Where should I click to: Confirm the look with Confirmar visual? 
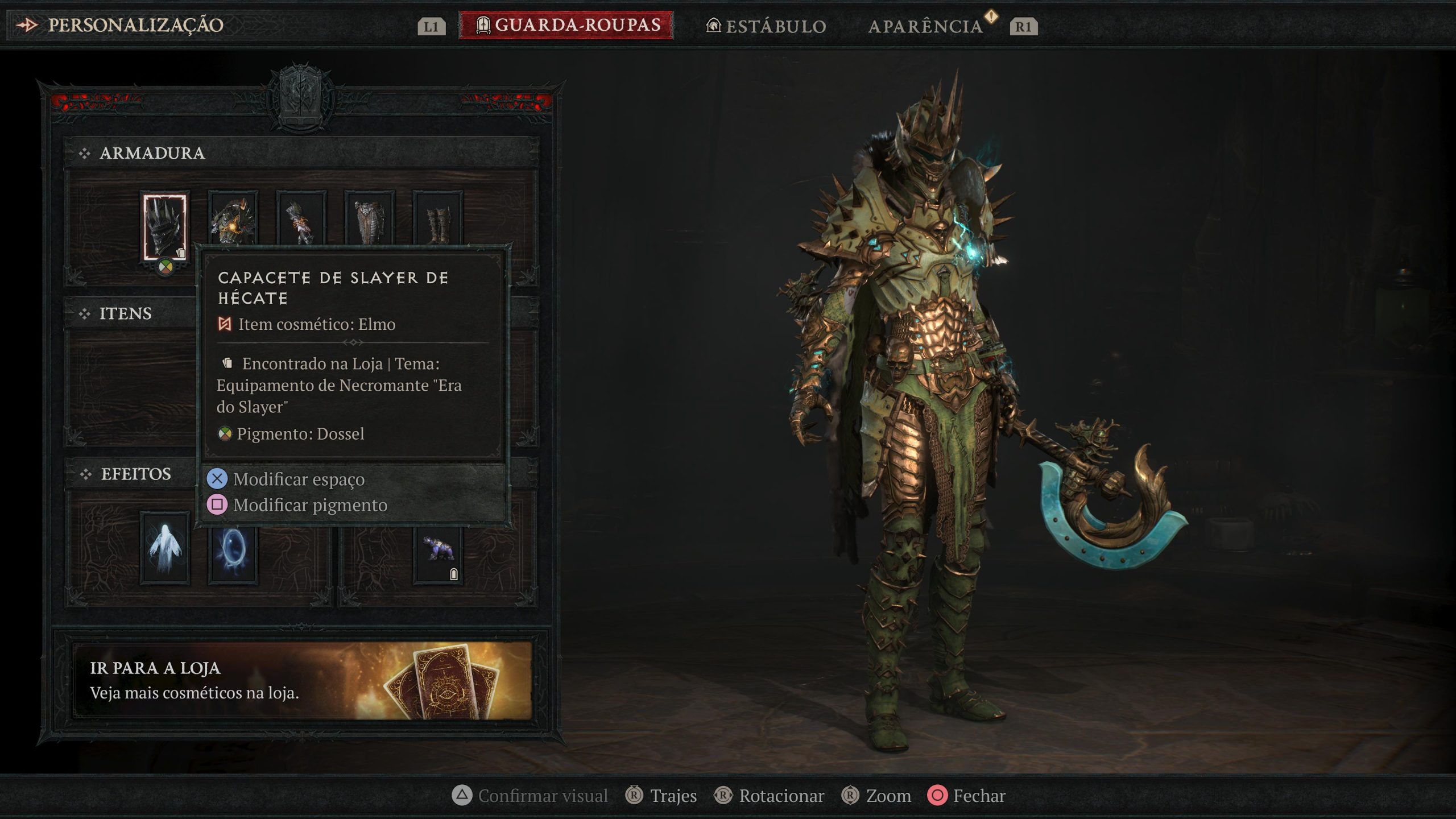[x=530, y=796]
